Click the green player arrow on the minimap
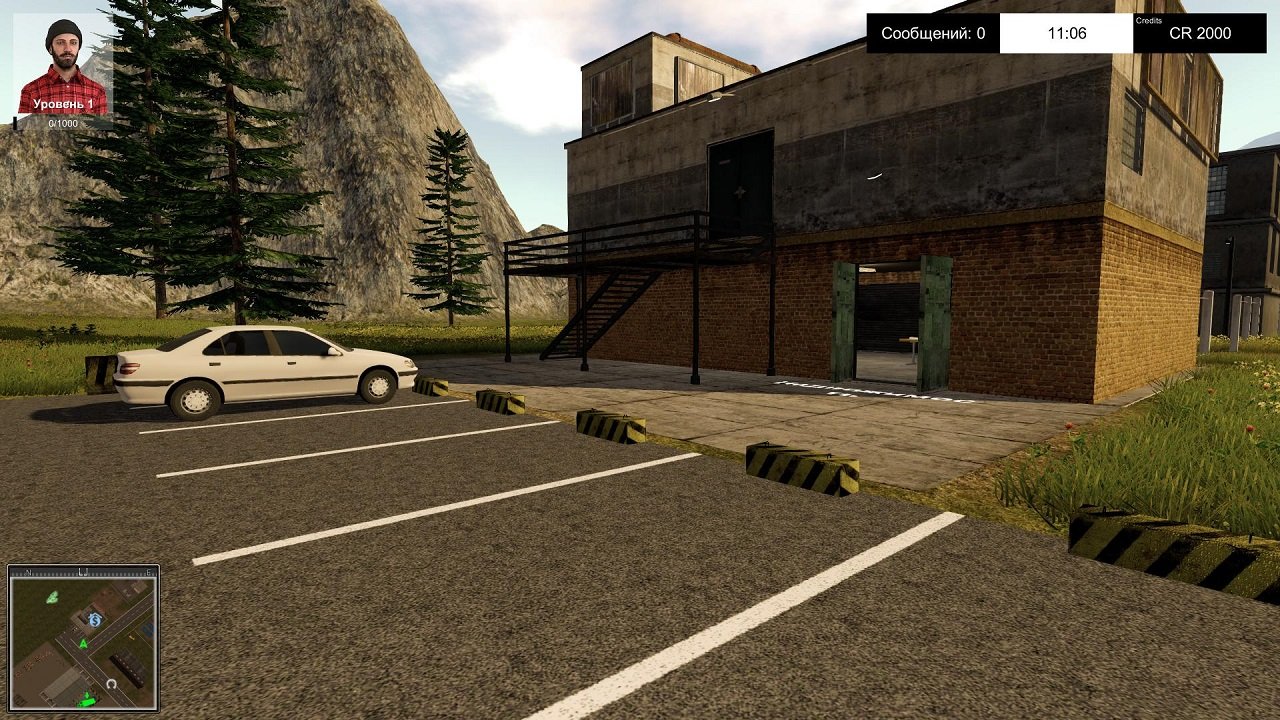Screen dimensions: 1280x720 point(83,643)
